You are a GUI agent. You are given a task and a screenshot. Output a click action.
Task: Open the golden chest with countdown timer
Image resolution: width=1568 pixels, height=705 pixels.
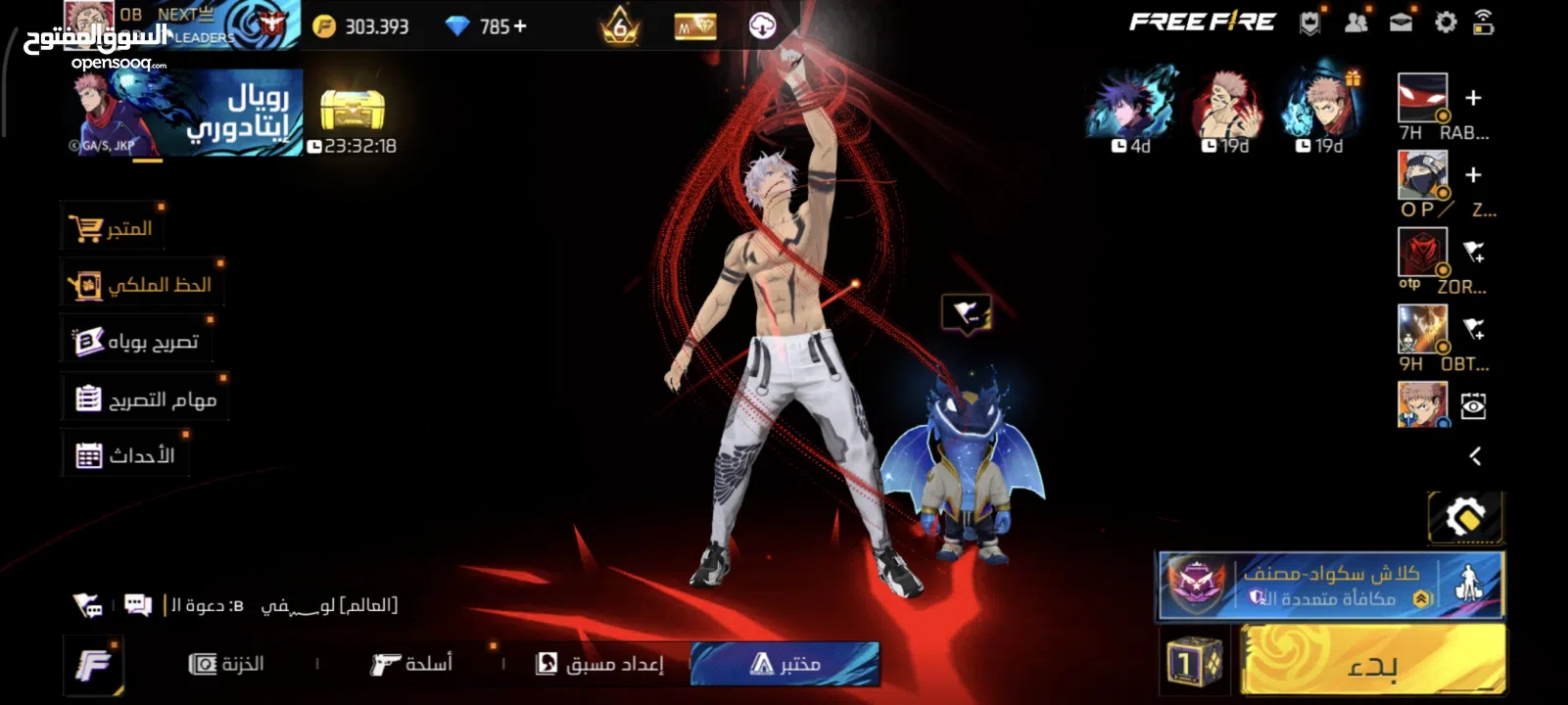[x=353, y=112]
